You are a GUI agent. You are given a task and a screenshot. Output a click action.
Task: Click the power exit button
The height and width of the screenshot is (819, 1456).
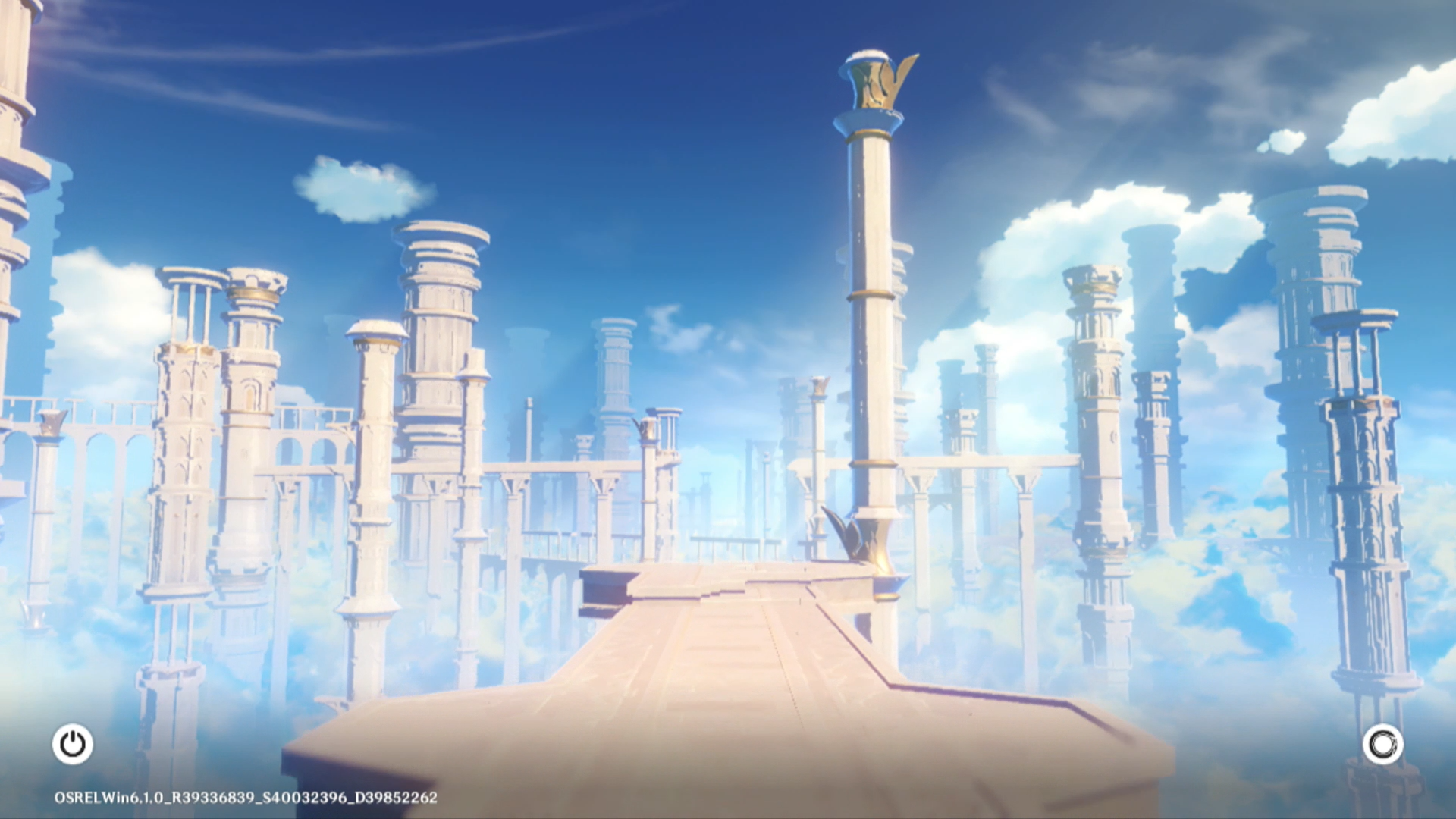click(73, 744)
